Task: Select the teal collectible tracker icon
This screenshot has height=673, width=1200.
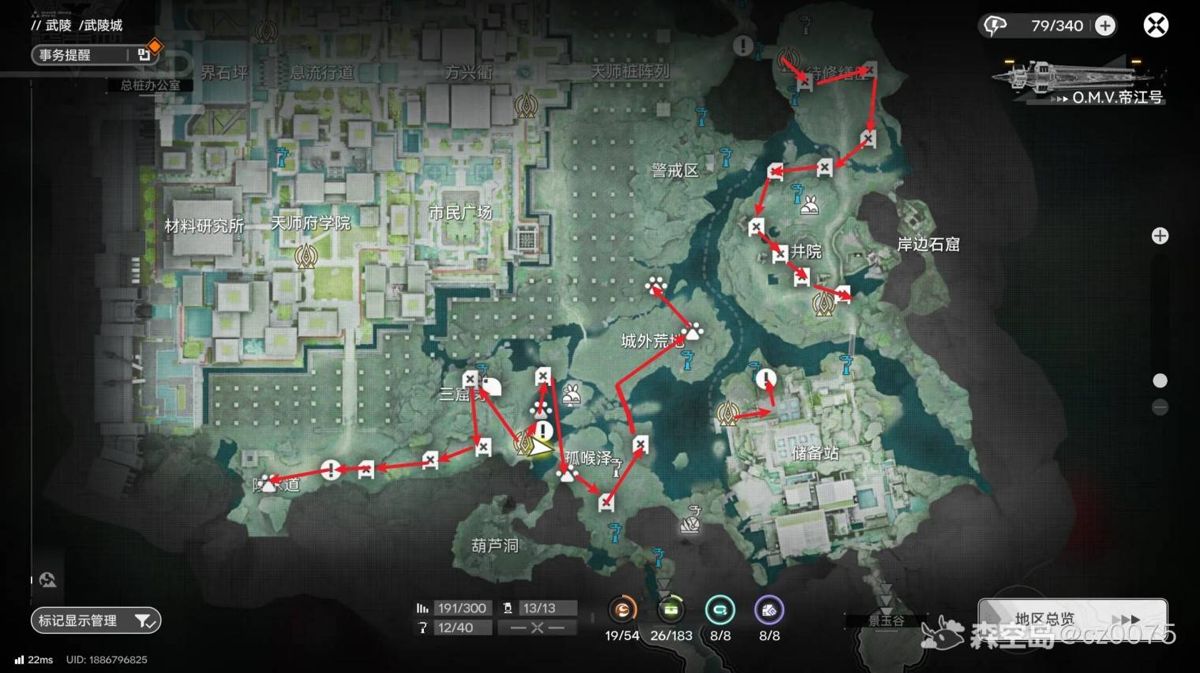Action: click(720, 609)
